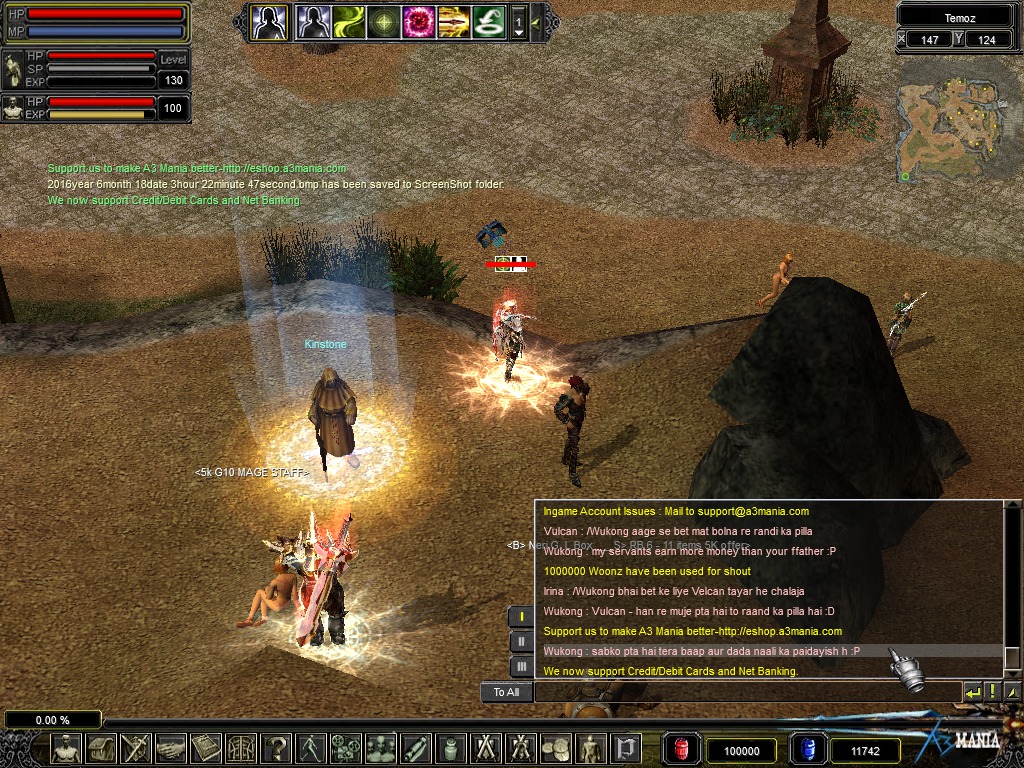This screenshot has width=1024, height=768.
Task: Use the blue potion slot
Action: 807,750
